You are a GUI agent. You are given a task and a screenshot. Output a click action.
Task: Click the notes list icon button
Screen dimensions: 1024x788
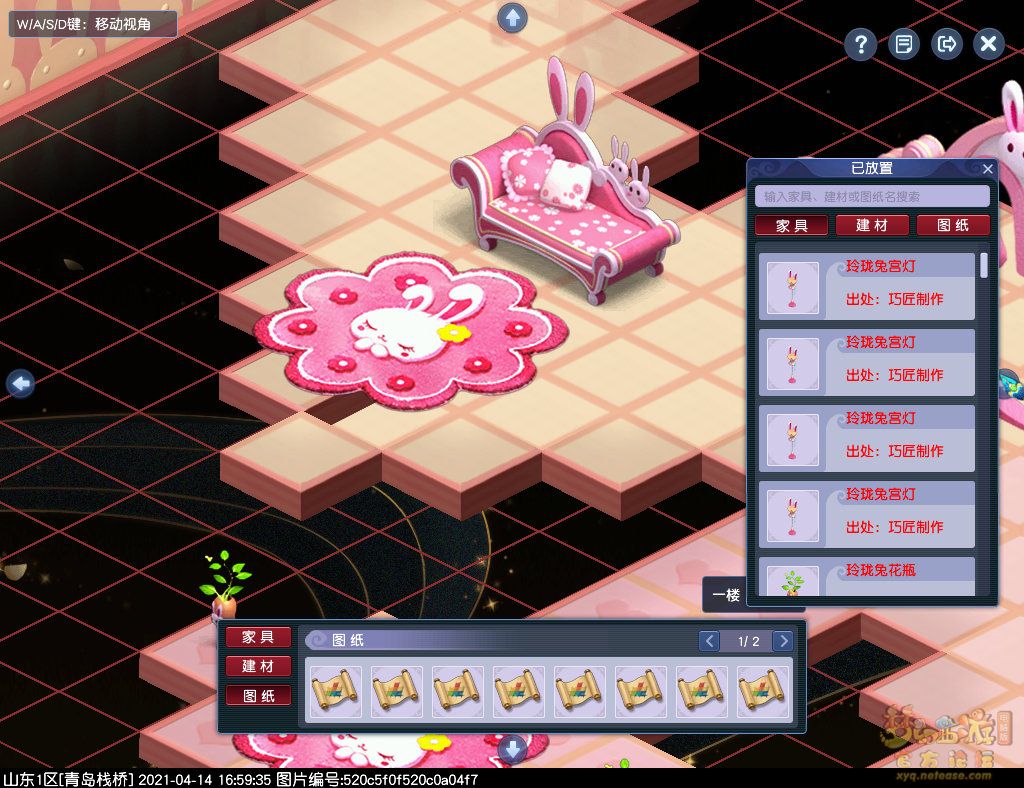click(x=904, y=44)
